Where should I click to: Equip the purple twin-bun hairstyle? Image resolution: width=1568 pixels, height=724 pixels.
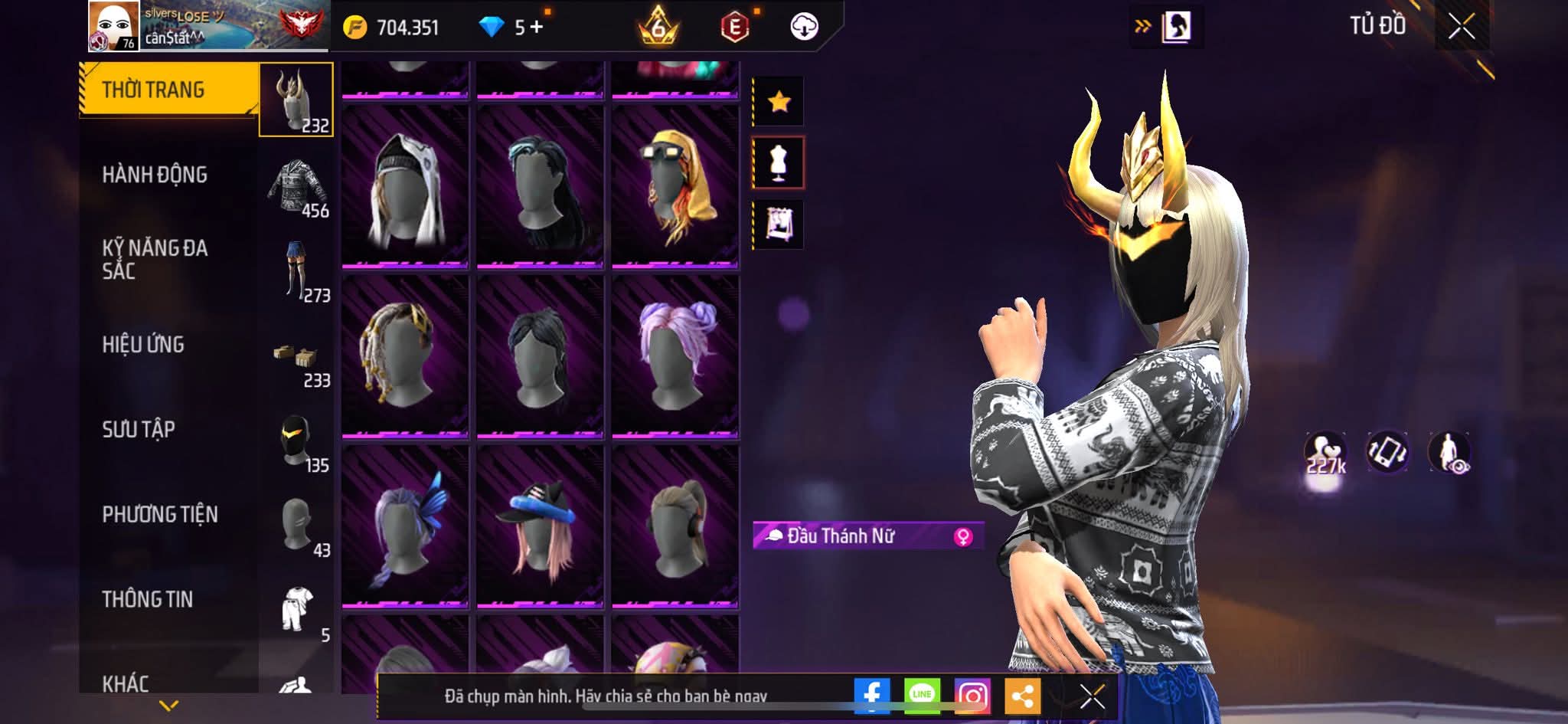[675, 357]
